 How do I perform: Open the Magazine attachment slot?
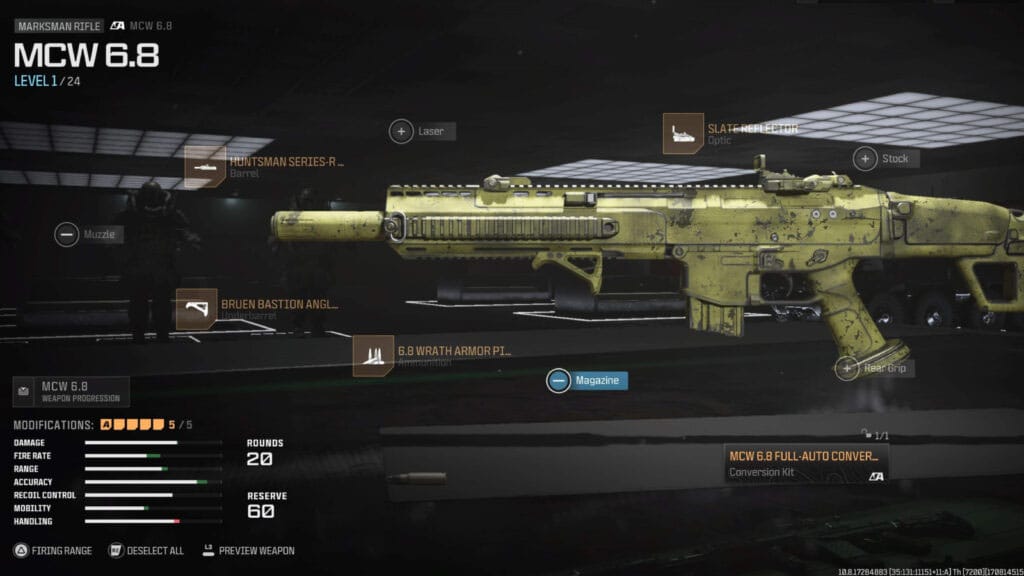point(587,380)
